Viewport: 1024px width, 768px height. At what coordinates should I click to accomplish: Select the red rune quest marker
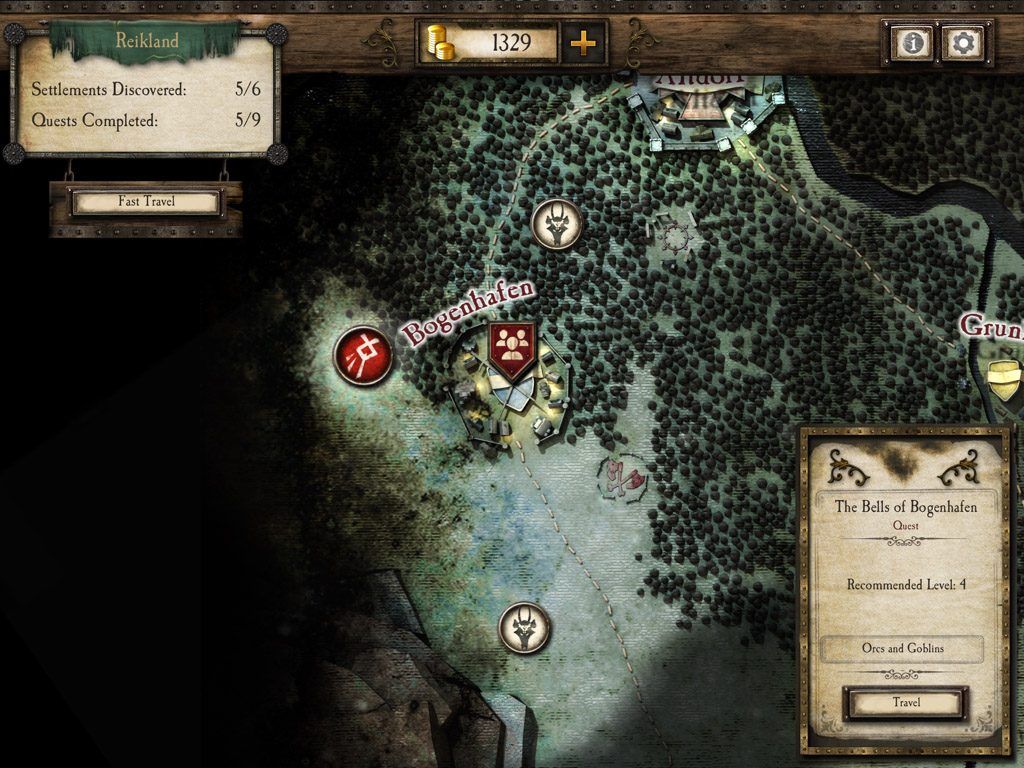coord(364,354)
